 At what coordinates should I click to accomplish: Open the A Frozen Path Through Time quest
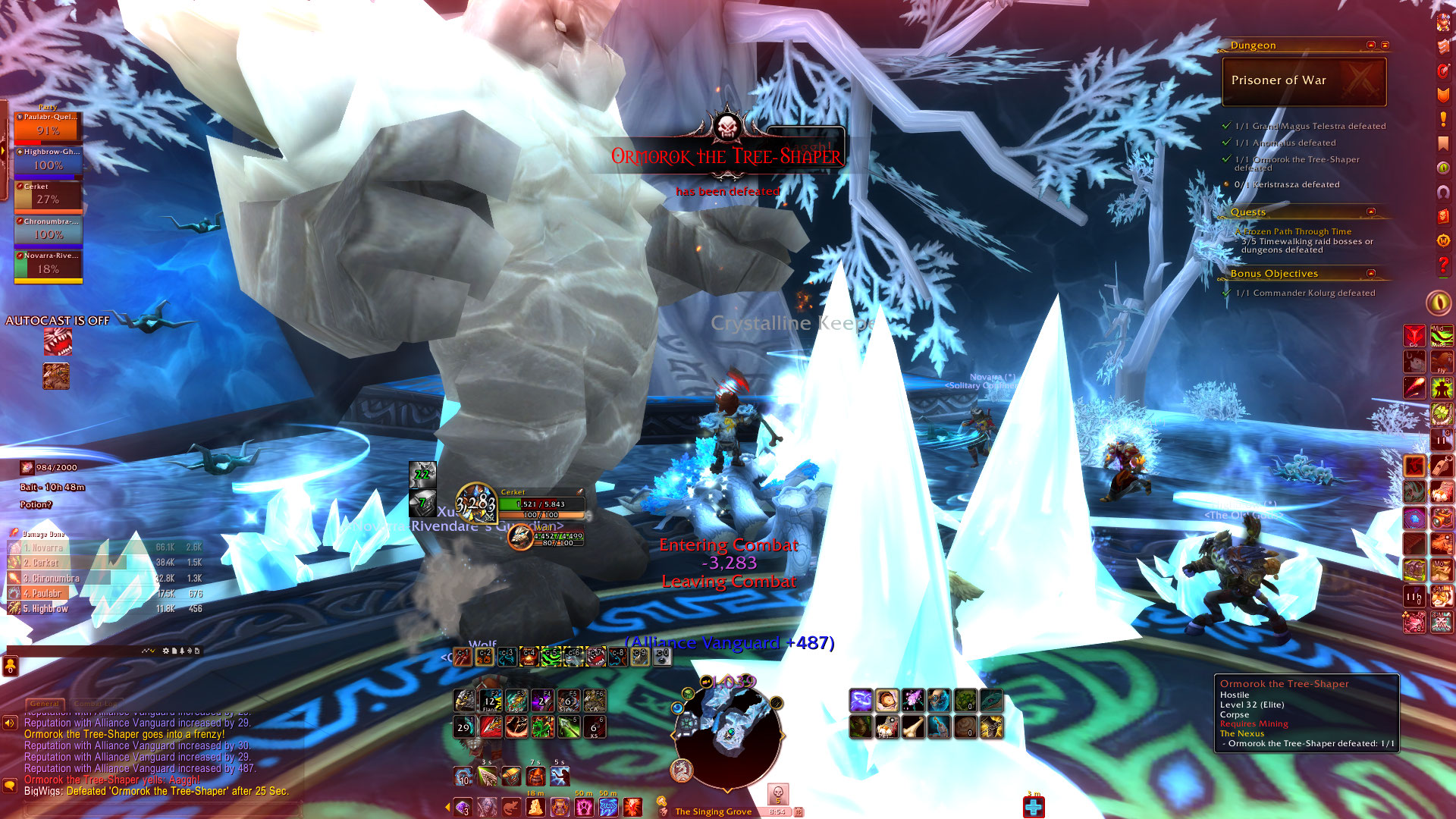pyautogui.click(x=1297, y=231)
